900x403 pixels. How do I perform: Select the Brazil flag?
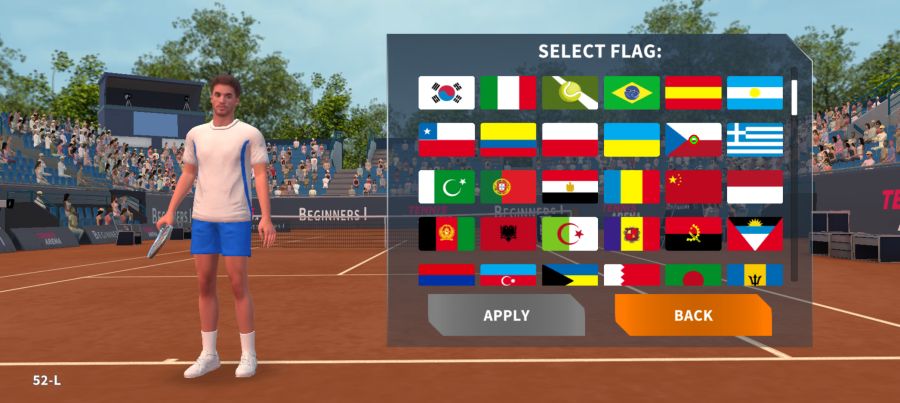631,93
